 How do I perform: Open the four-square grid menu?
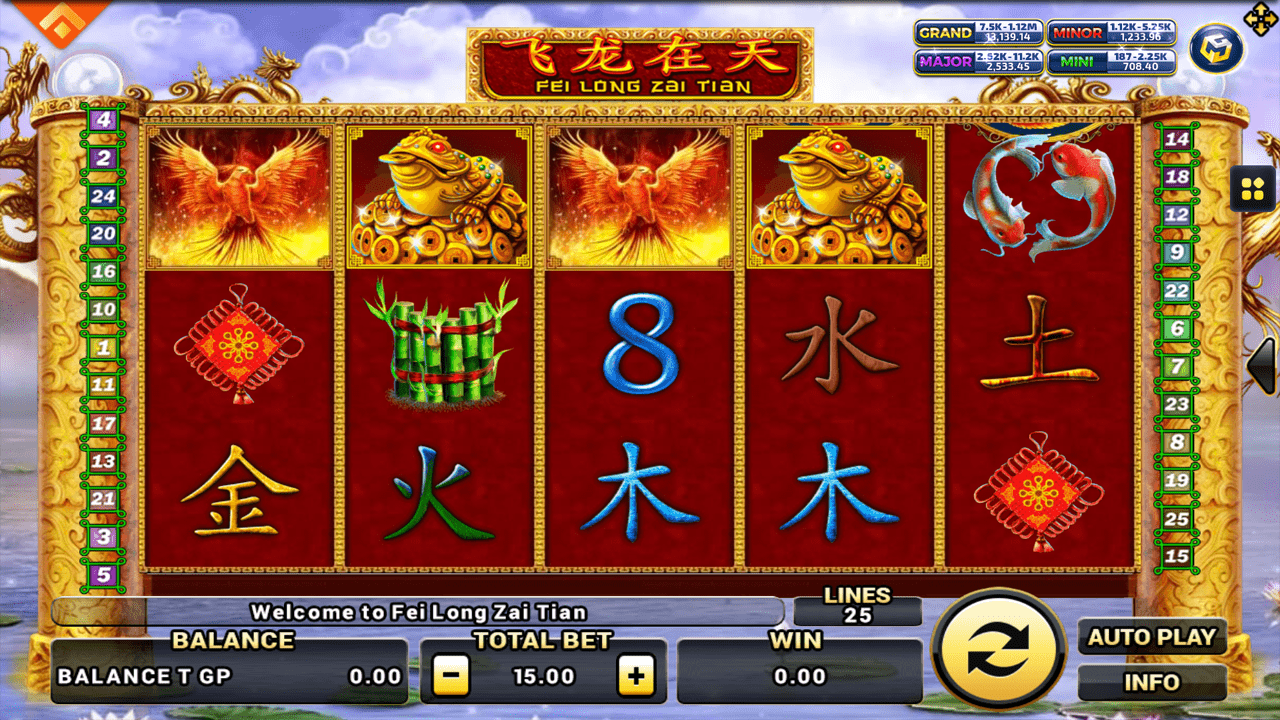[1252, 188]
